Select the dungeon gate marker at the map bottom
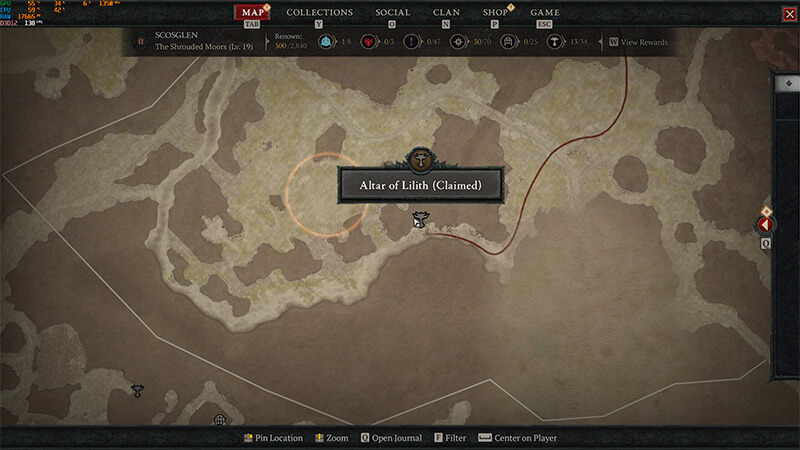800x450 pixels. 220,421
